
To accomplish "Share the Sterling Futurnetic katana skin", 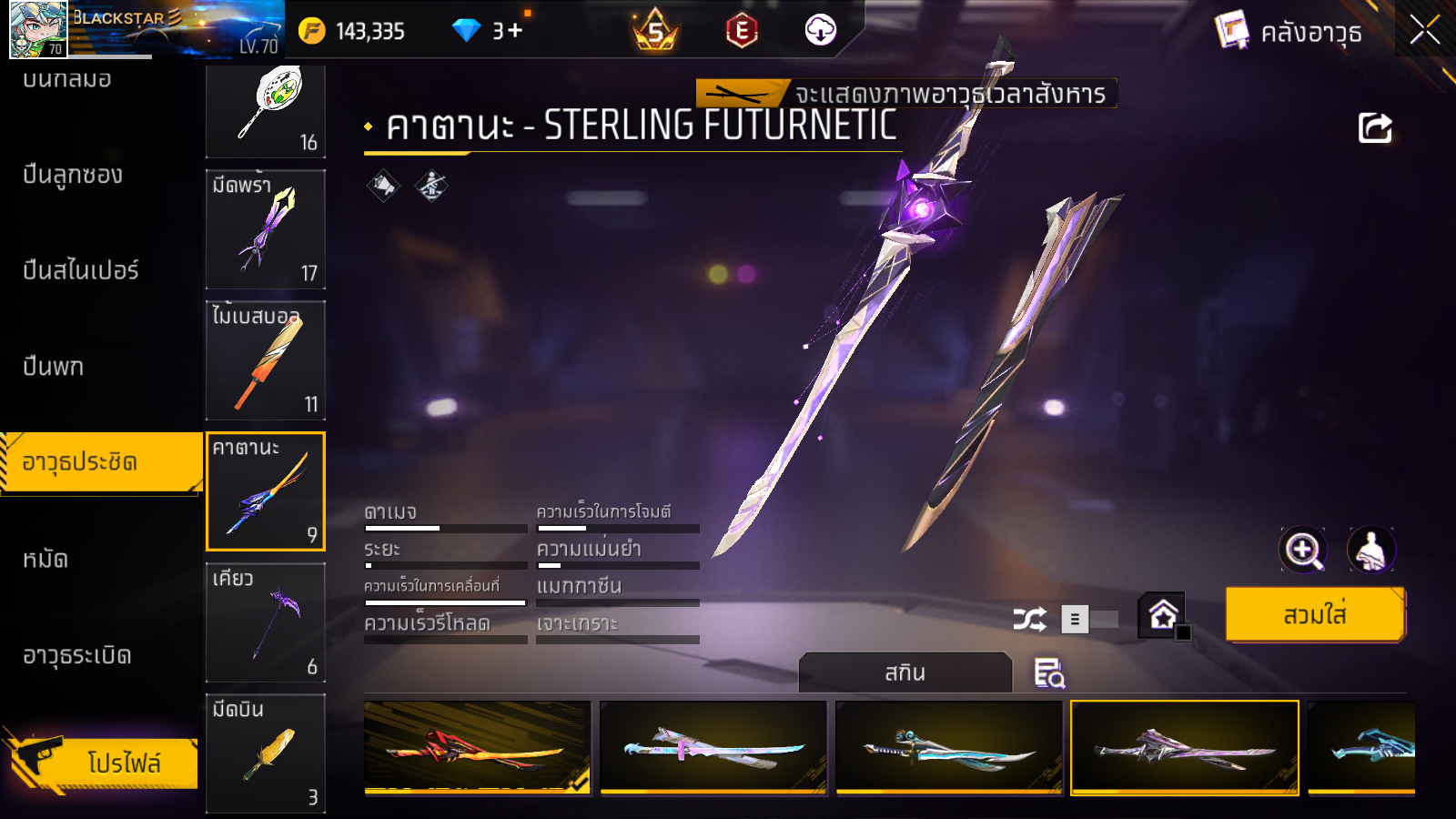I will (1375, 128).
